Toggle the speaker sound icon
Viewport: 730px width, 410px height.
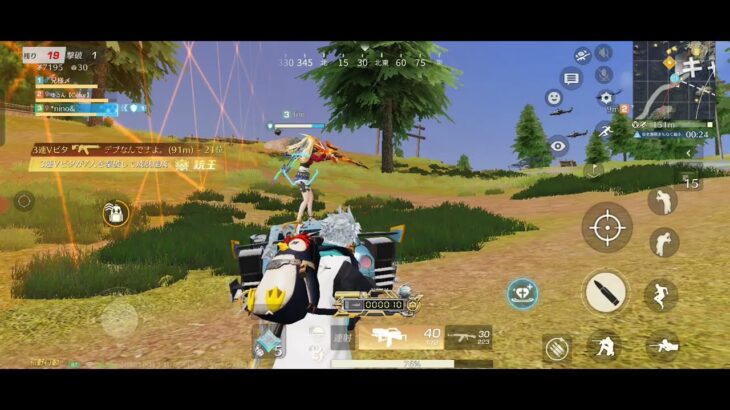click(603, 53)
